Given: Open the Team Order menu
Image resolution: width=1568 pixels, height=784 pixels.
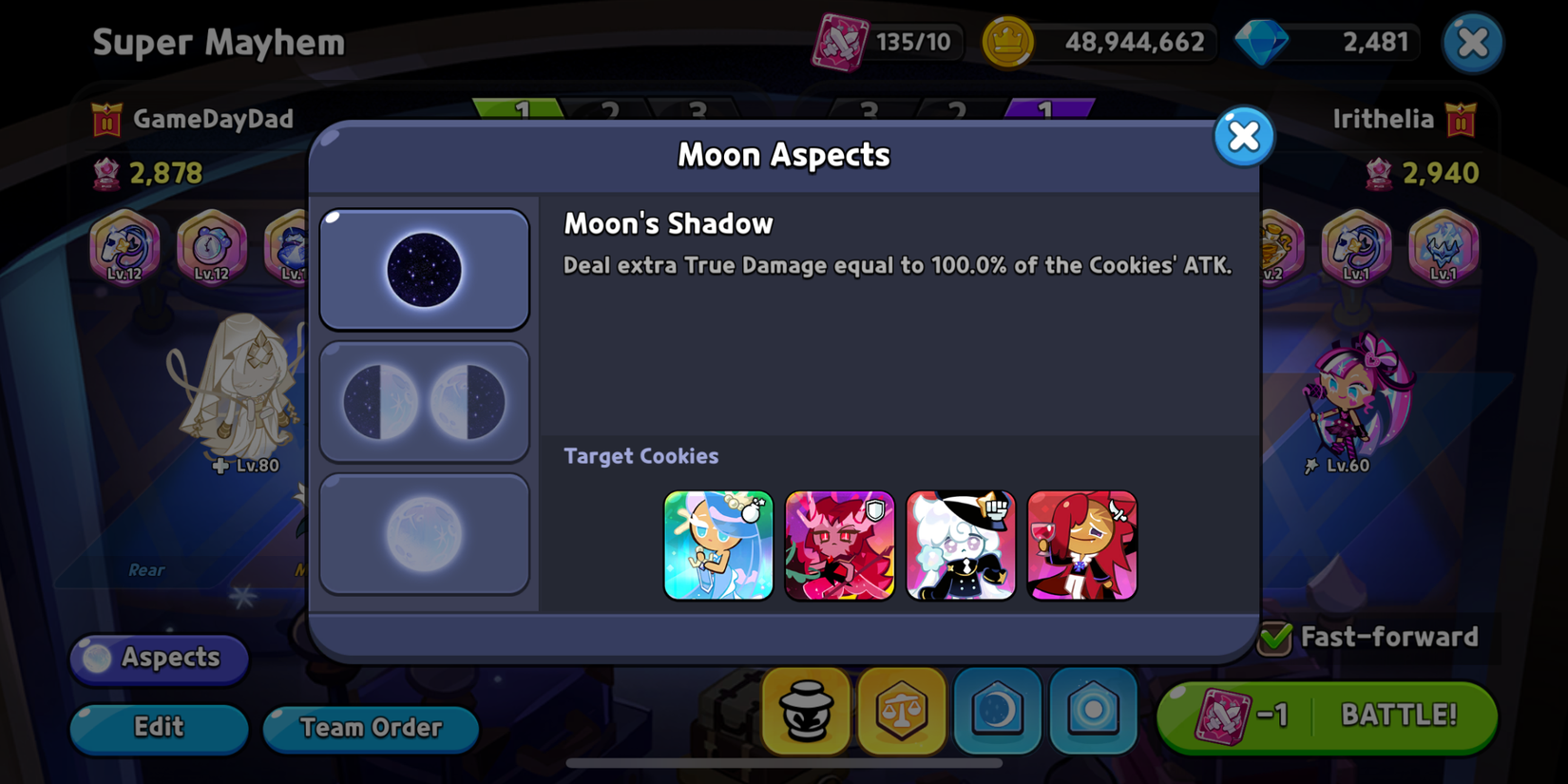Looking at the screenshot, I should [x=370, y=728].
